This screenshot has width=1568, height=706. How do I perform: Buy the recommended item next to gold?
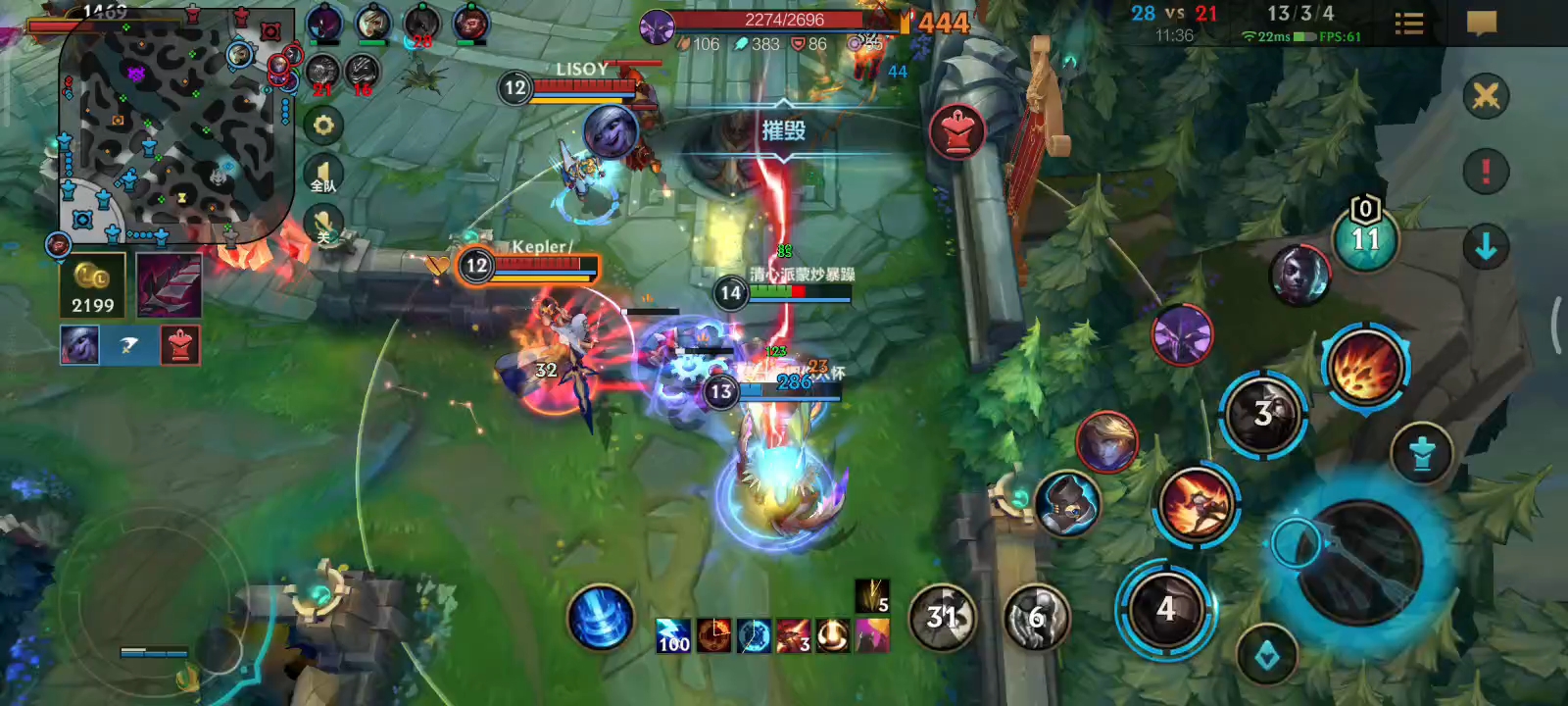click(x=169, y=285)
